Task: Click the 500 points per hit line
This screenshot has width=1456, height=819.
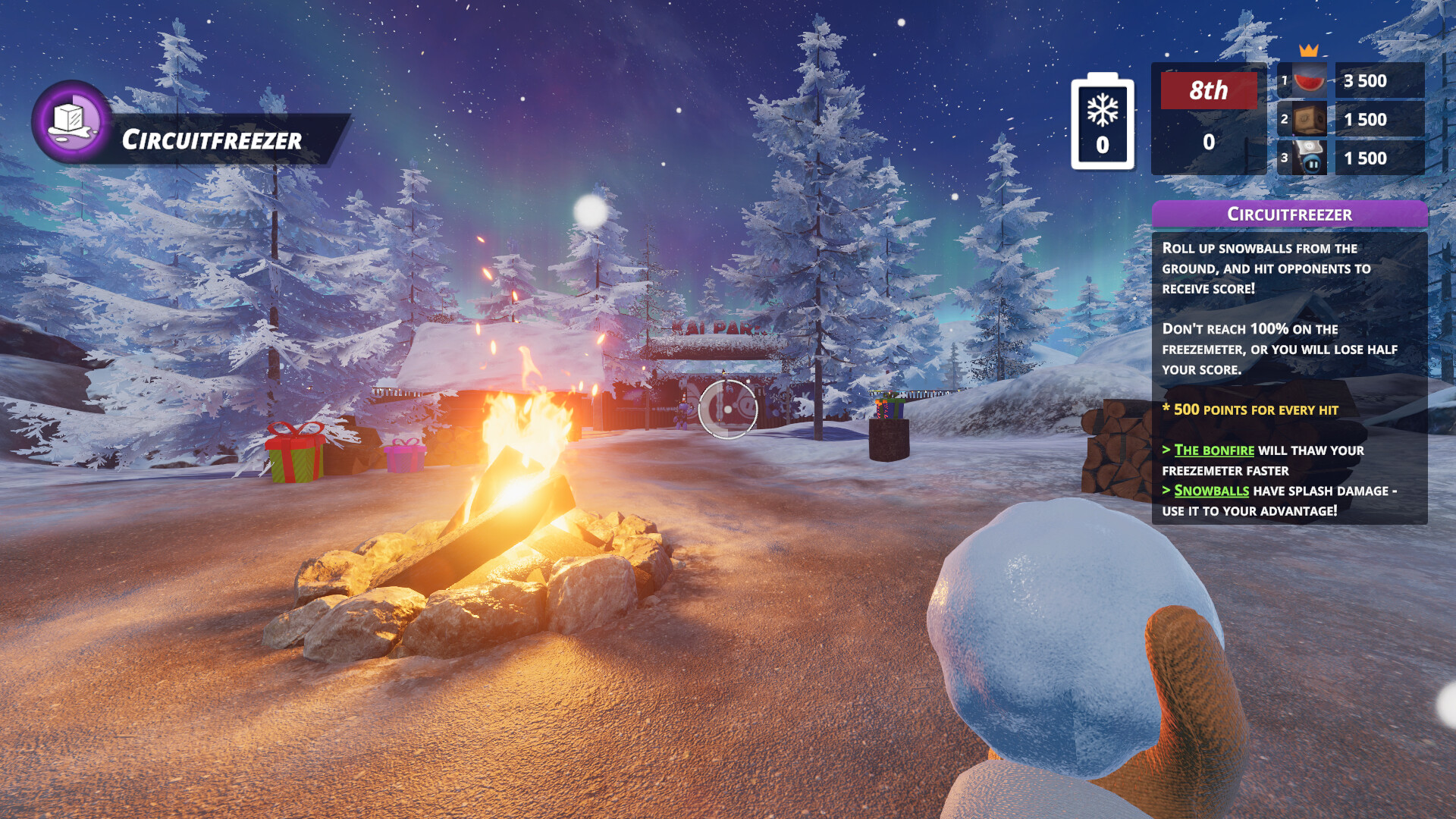Action: [1251, 409]
